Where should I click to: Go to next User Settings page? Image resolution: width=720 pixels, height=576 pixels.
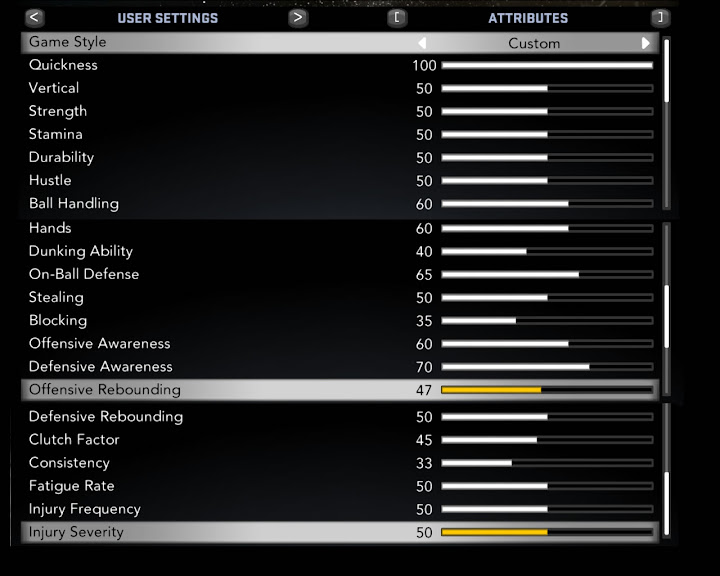[297, 17]
